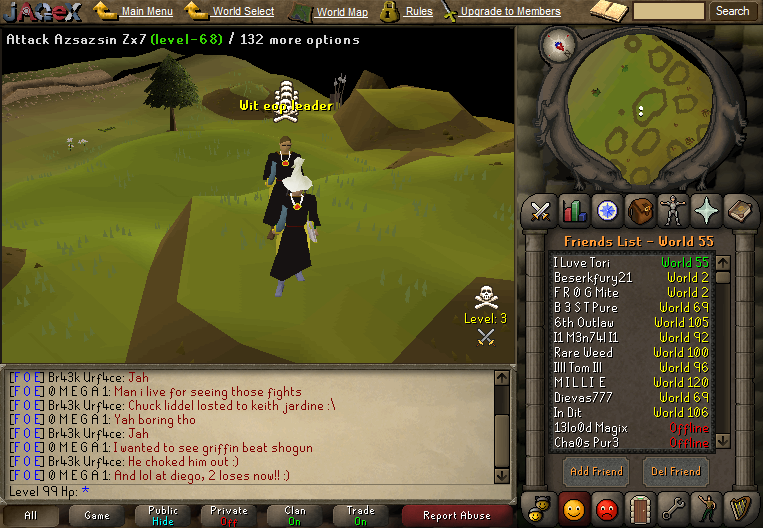
Task: Click the search text field
Action: pos(670,11)
